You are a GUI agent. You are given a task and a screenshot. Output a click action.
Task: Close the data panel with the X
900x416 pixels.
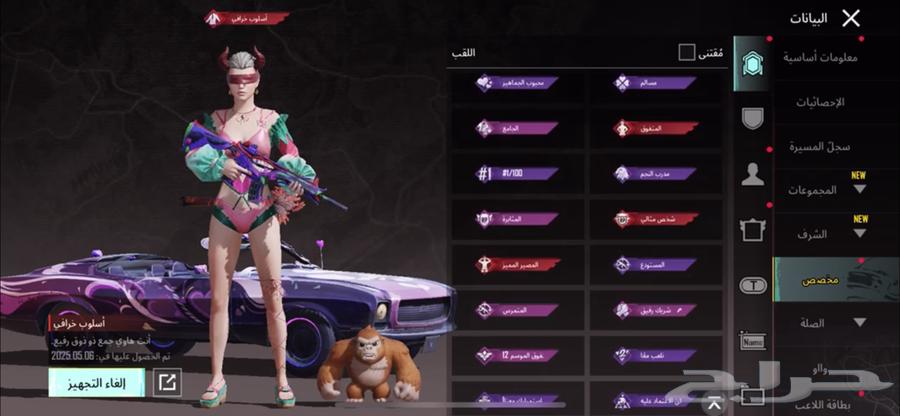point(850,18)
